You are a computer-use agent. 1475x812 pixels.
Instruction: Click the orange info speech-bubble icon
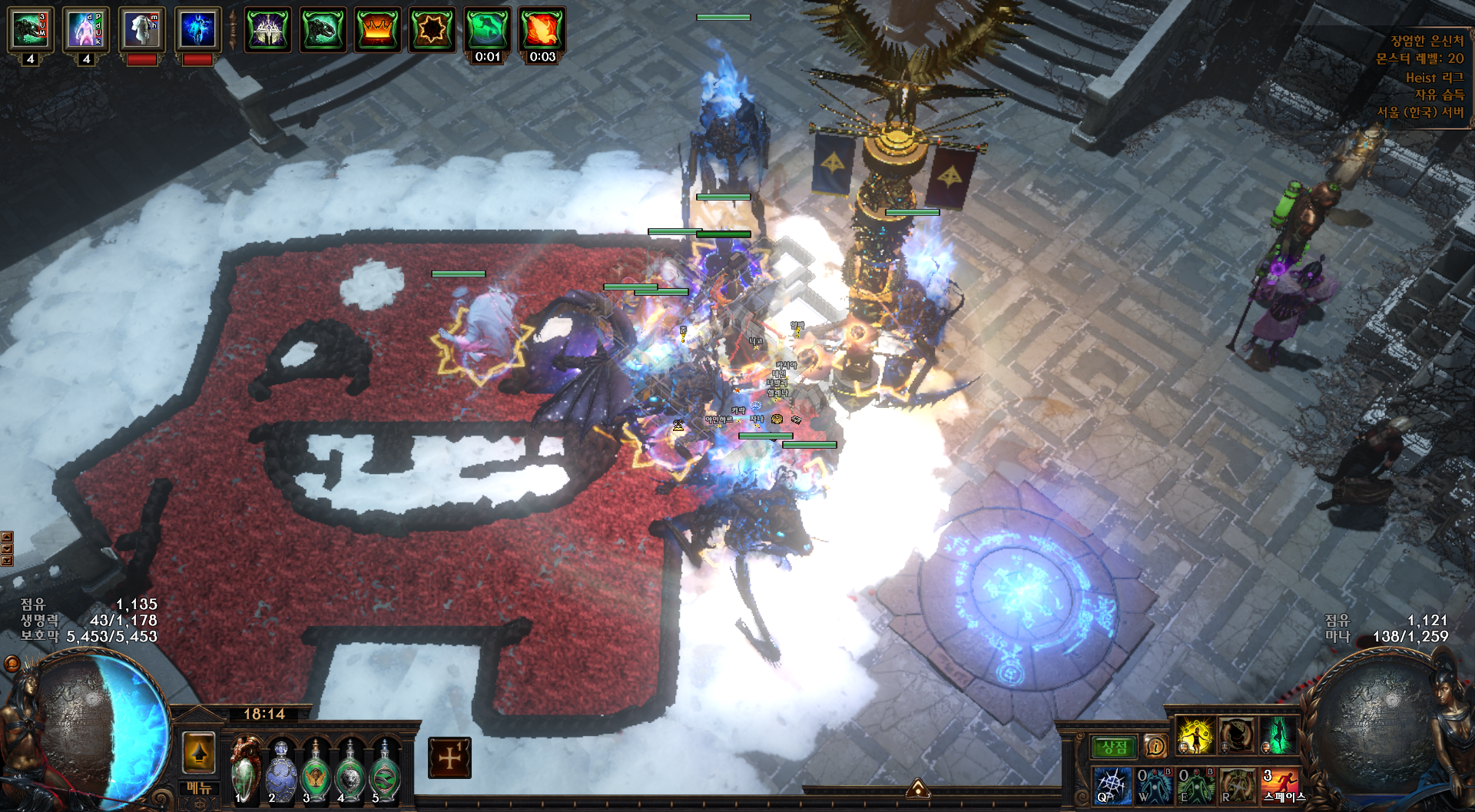(1155, 746)
